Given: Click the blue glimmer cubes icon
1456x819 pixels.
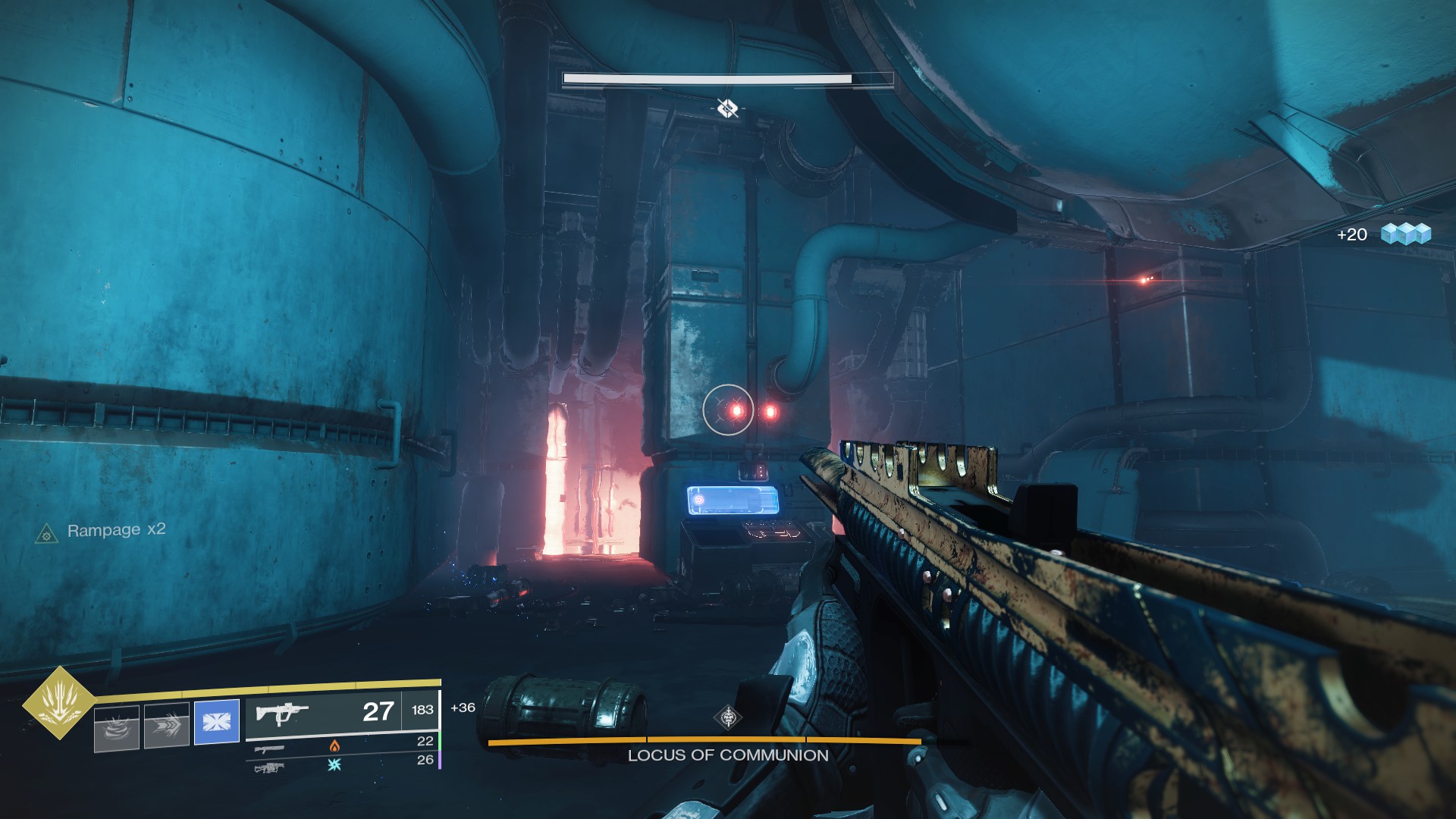Looking at the screenshot, I should (1405, 234).
